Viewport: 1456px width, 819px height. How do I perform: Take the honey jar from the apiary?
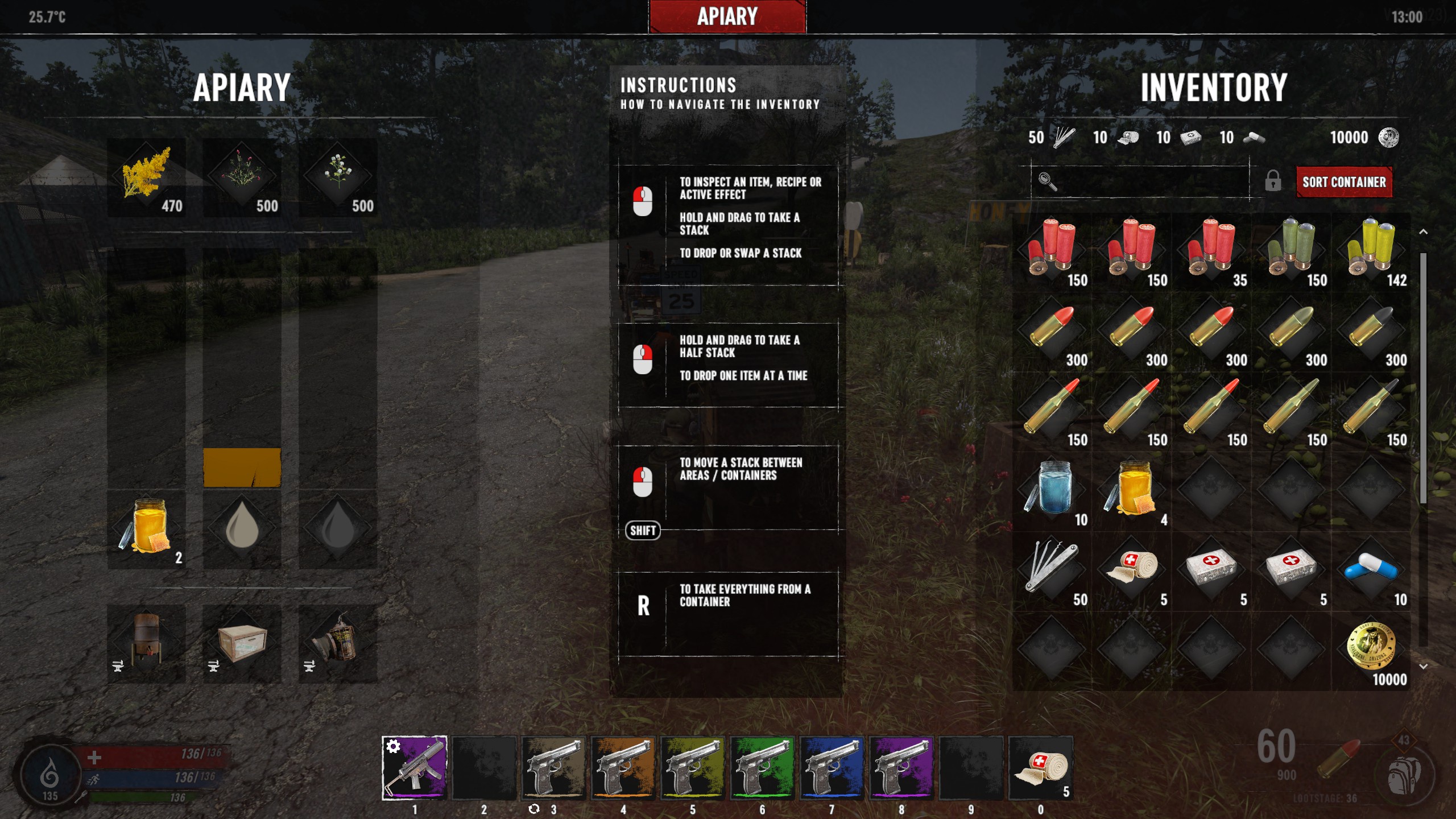coord(147,529)
